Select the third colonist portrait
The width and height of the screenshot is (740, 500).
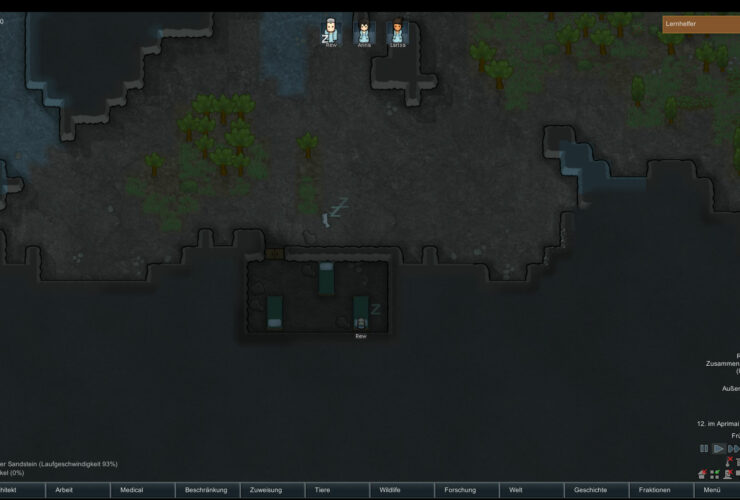coord(397,32)
